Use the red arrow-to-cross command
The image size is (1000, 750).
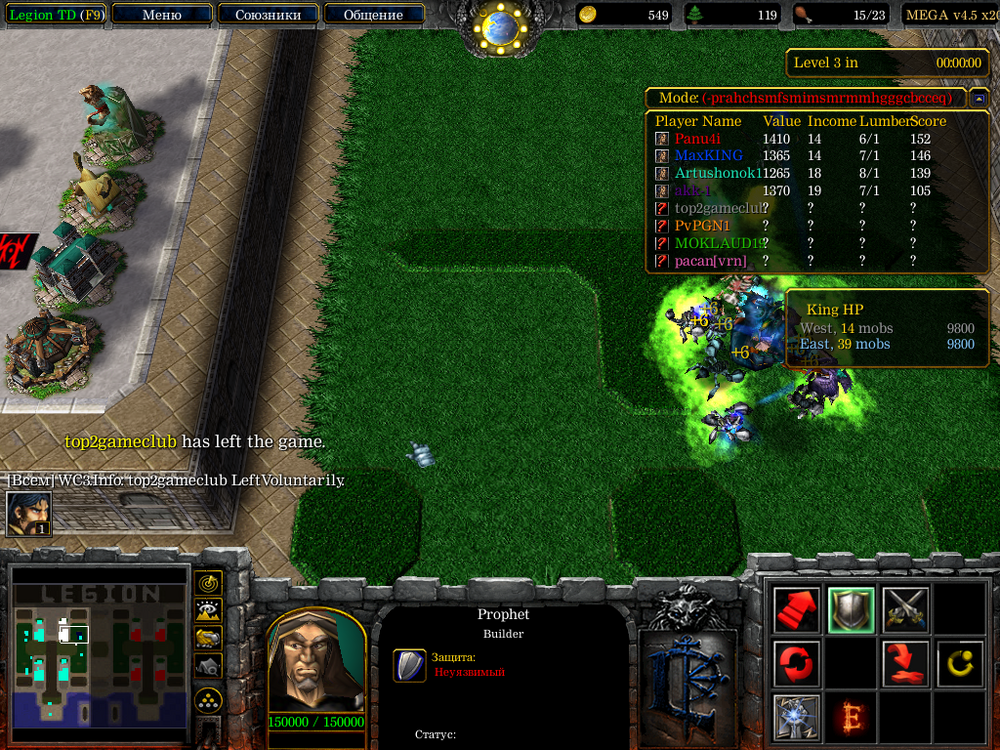(x=905, y=663)
